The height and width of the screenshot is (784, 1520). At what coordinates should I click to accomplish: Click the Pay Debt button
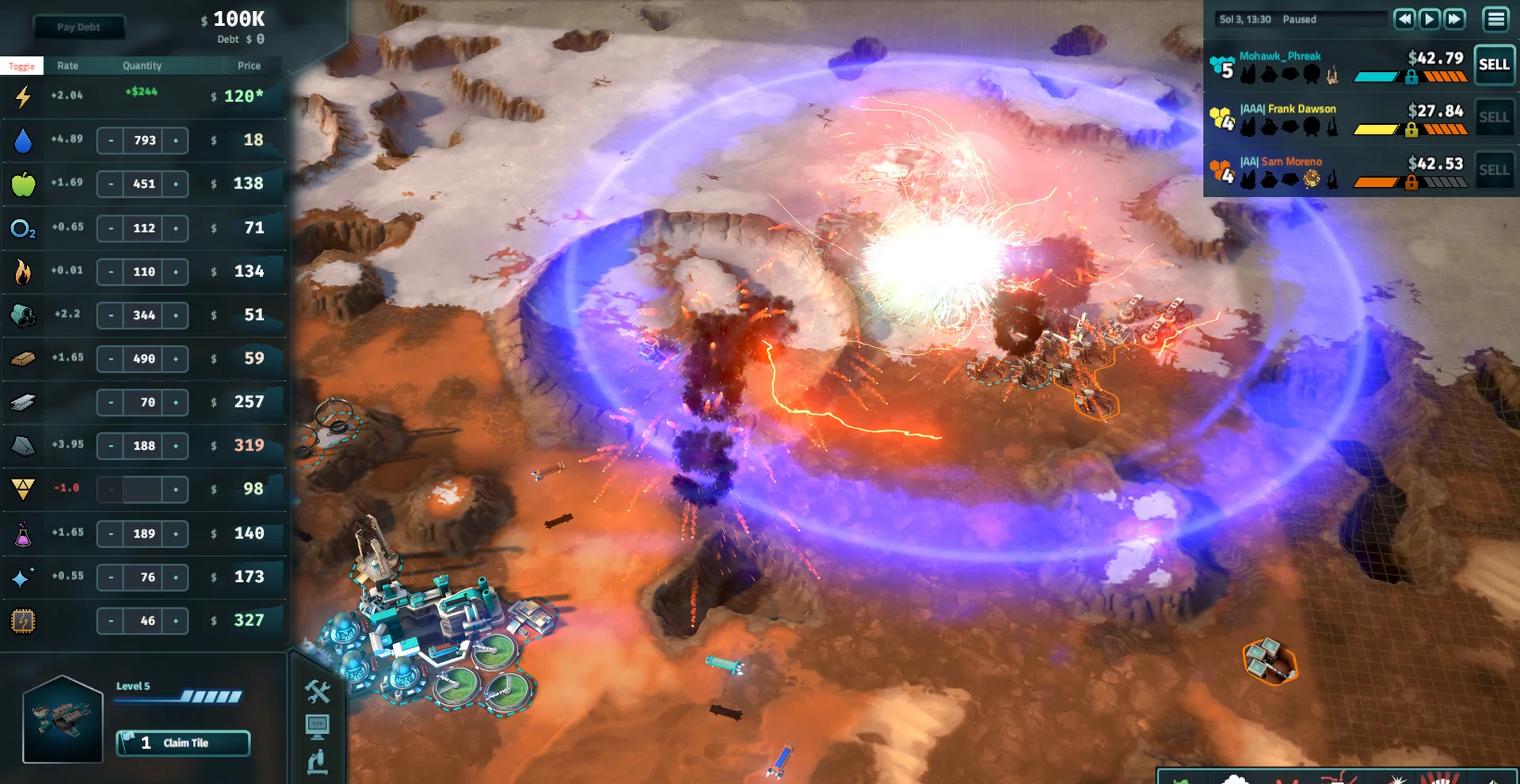78,27
